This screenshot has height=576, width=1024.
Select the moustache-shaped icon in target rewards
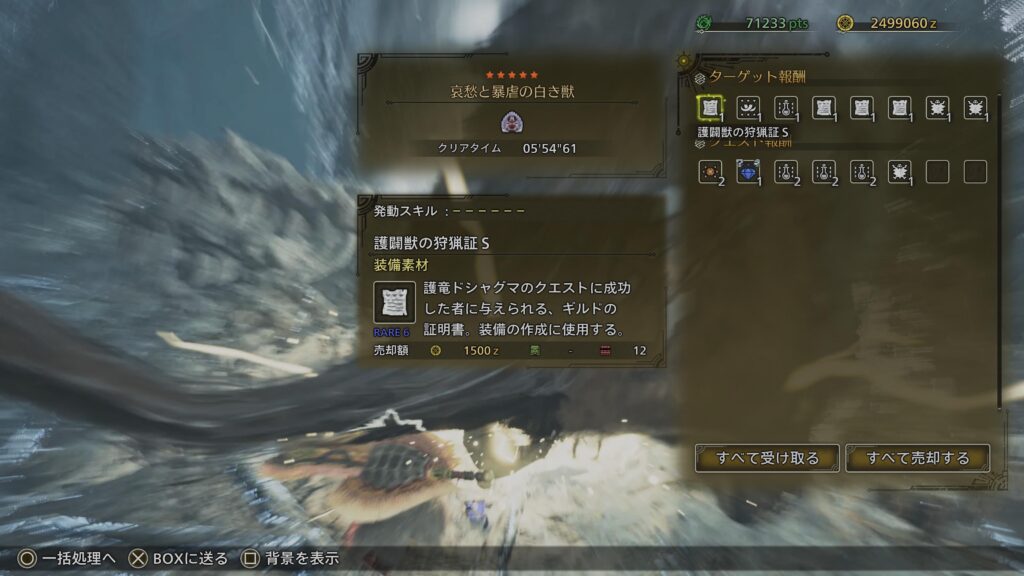[748, 107]
